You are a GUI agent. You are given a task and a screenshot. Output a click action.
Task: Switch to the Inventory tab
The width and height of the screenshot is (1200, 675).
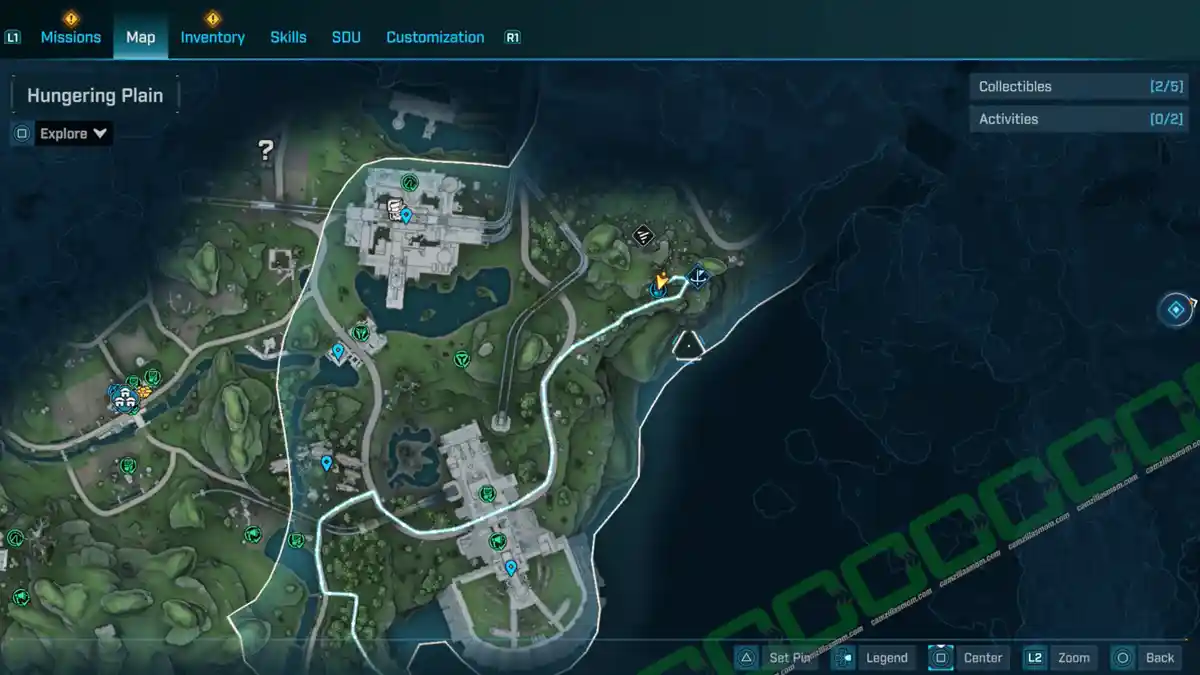coord(212,37)
